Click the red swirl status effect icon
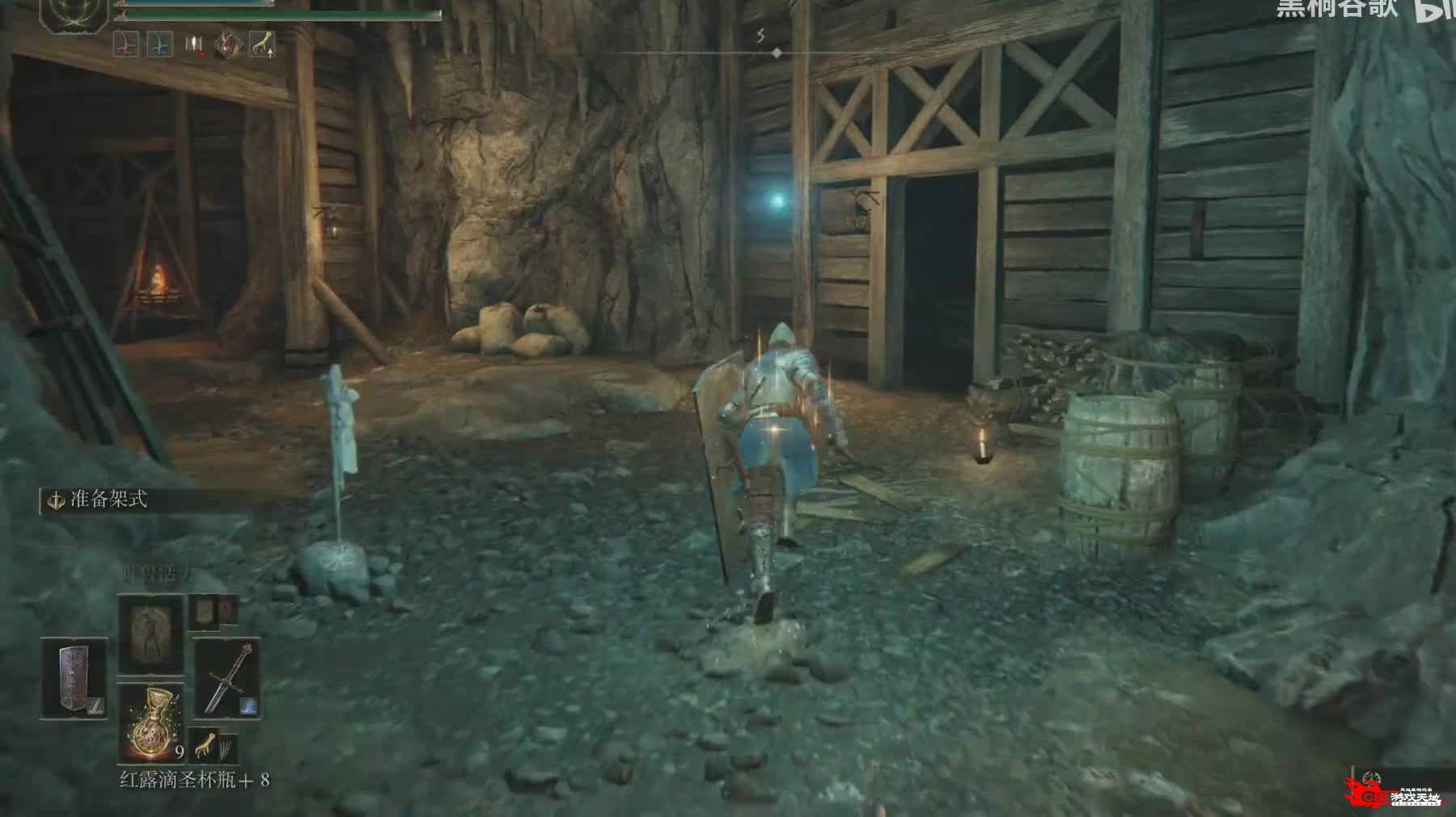This screenshot has height=817, width=1456. point(229,44)
